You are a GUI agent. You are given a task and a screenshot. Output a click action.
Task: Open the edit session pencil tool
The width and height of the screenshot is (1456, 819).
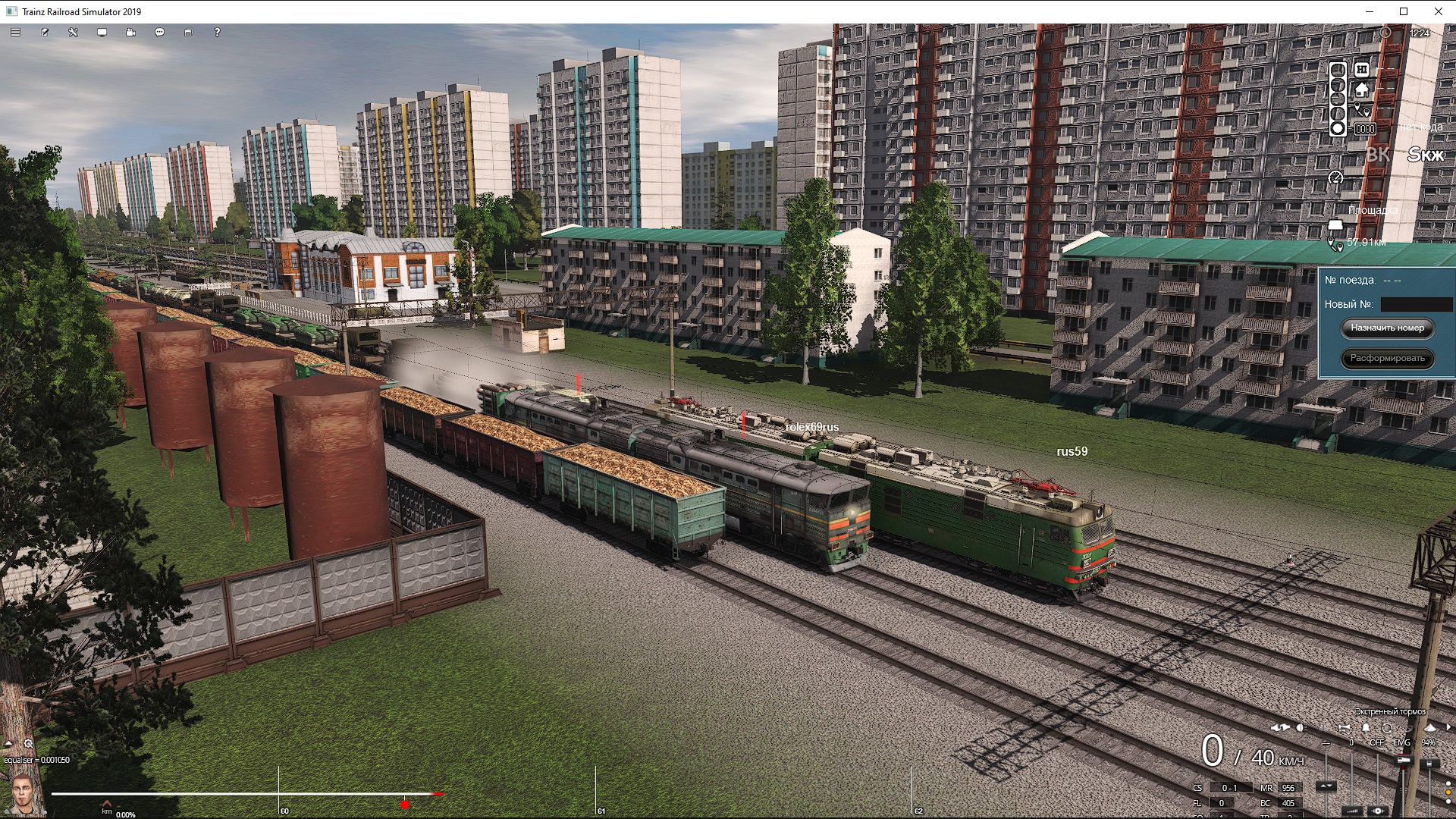(45, 33)
